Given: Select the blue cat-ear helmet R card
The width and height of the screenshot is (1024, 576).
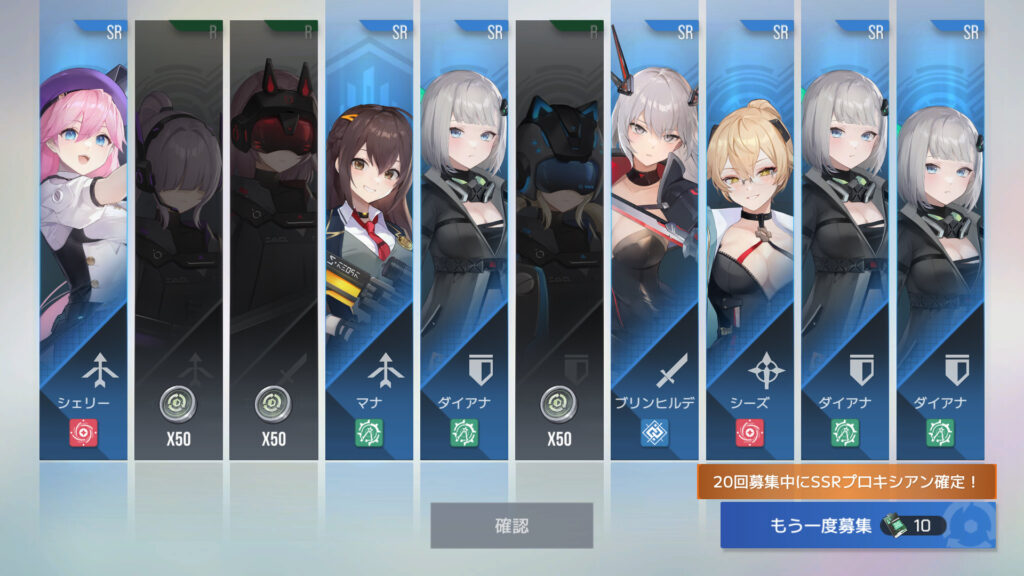Looking at the screenshot, I should [x=559, y=240].
